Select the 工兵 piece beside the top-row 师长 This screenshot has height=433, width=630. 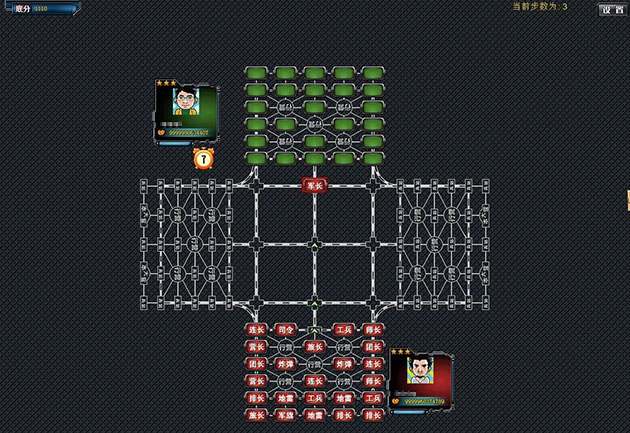[x=344, y=329]
